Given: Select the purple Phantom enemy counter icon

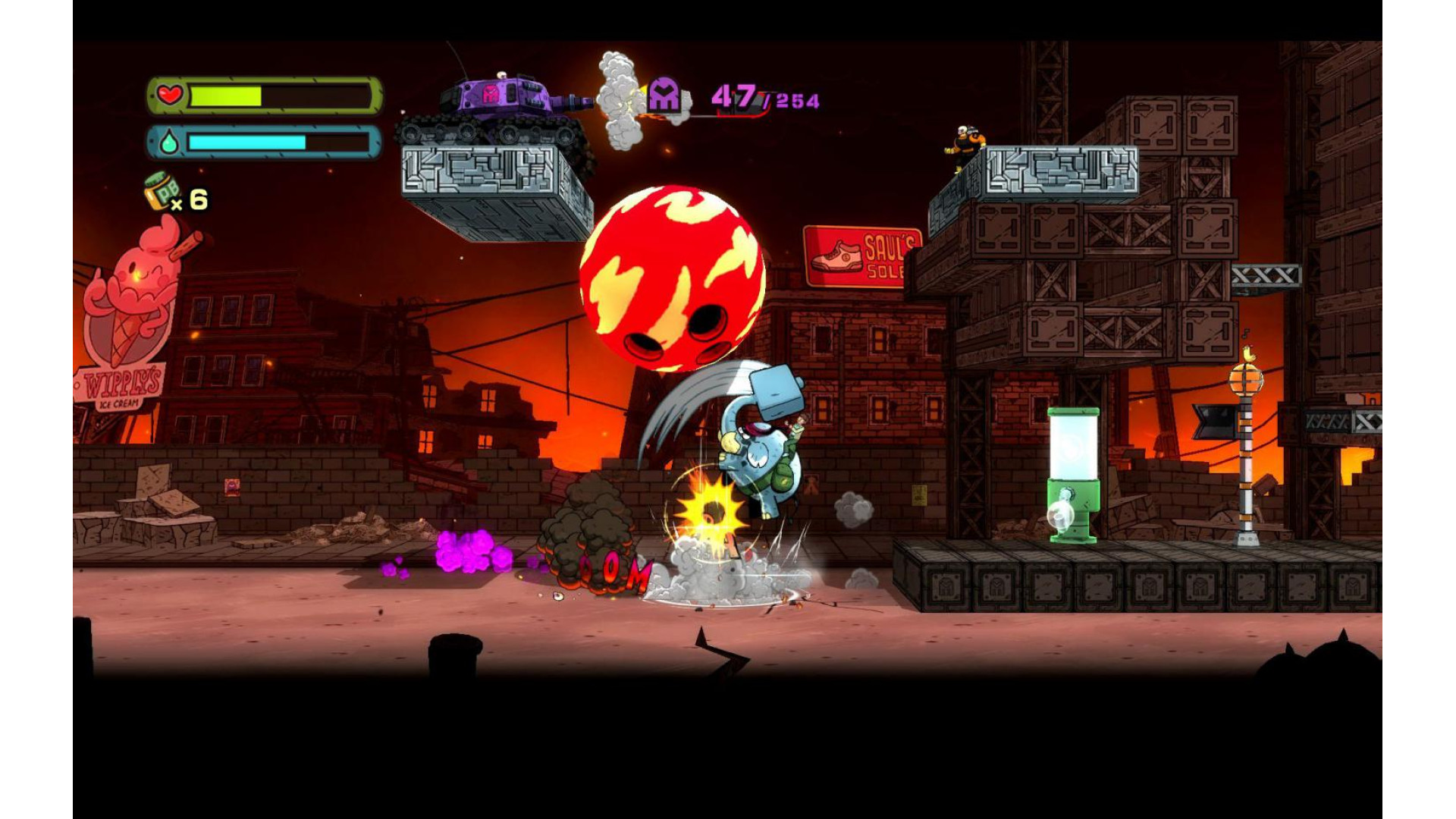Looking at the screenshot, I should tap(664, 96).
